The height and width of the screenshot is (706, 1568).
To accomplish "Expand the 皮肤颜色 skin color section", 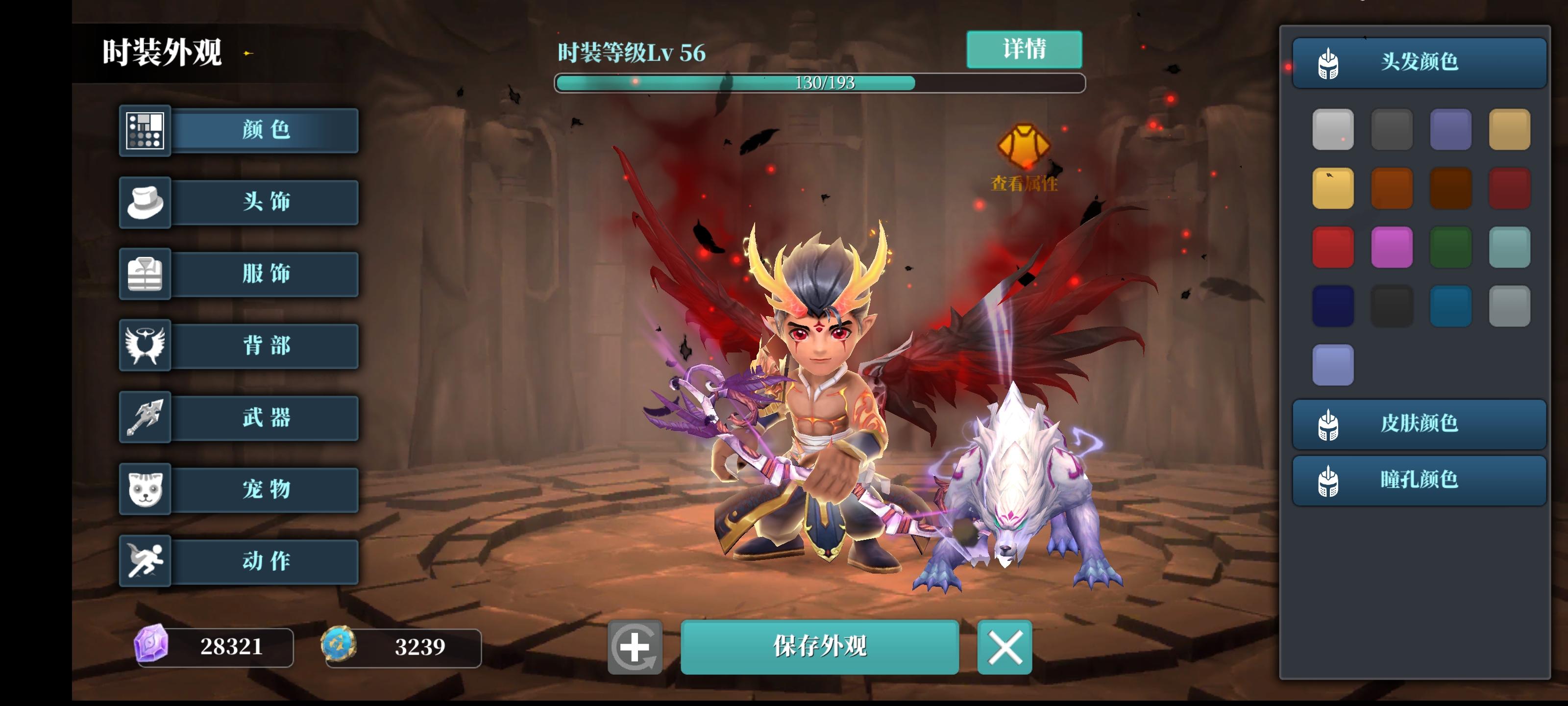I will [1418, 425].
